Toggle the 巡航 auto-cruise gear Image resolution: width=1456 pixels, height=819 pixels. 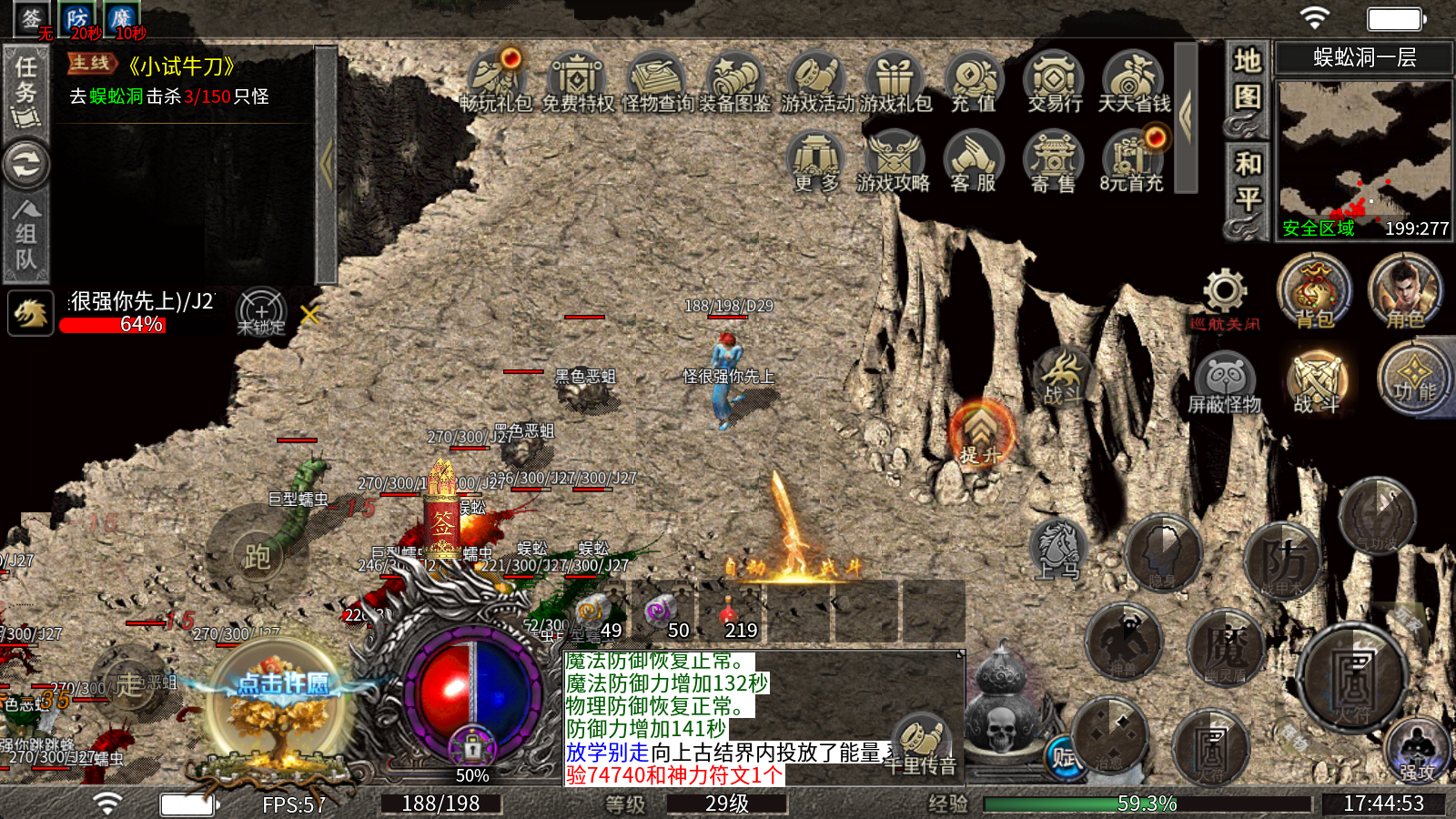(x=1225, y=293)
